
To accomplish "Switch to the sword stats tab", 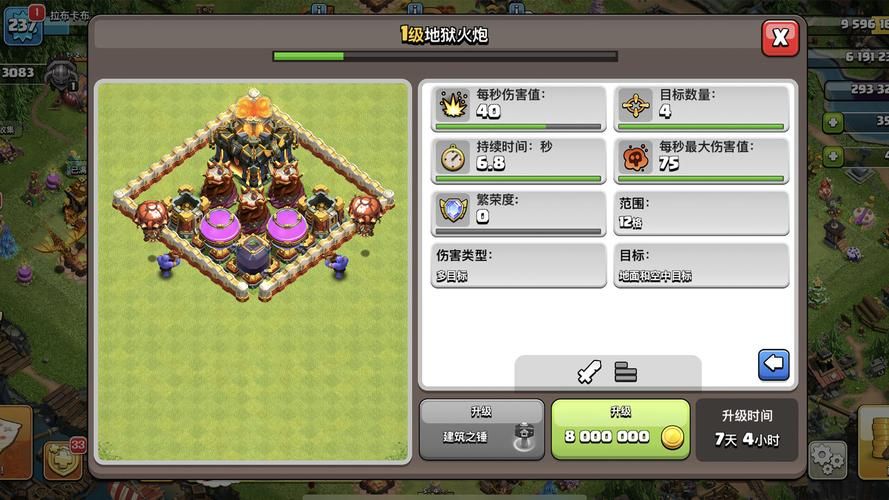I will 588,372.
